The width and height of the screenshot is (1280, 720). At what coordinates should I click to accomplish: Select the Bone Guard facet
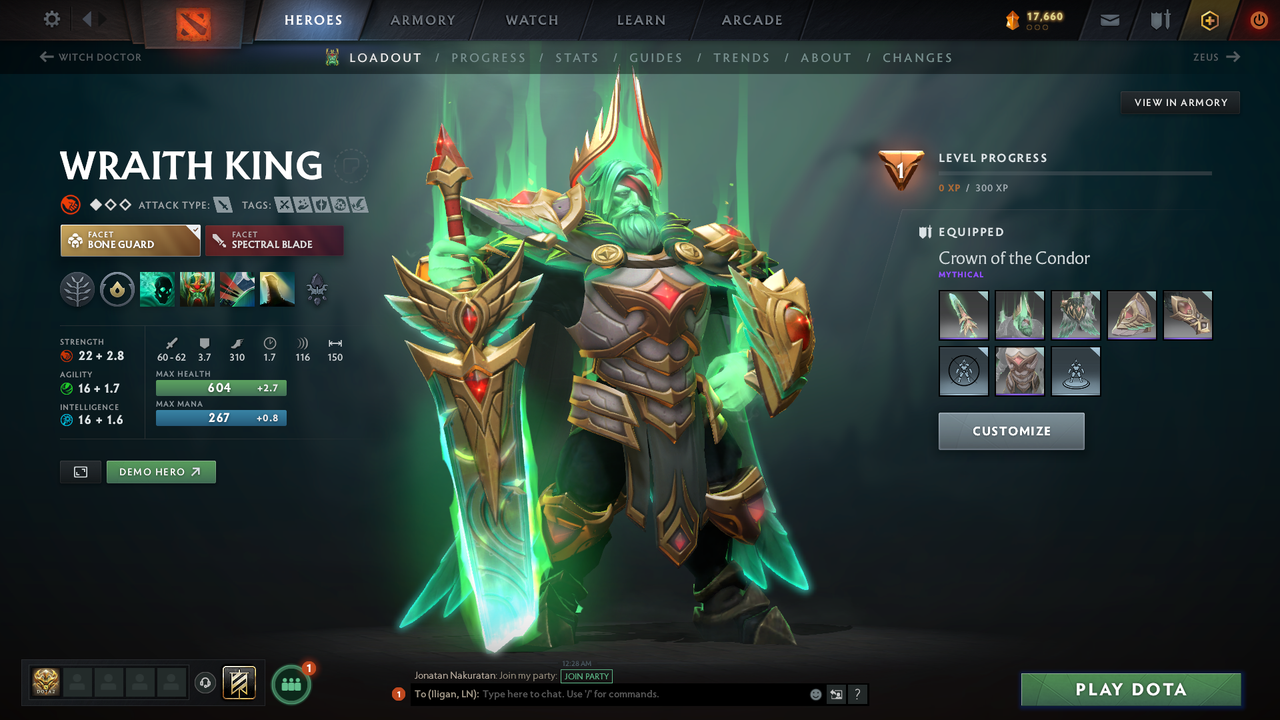[x=130, y=240]
